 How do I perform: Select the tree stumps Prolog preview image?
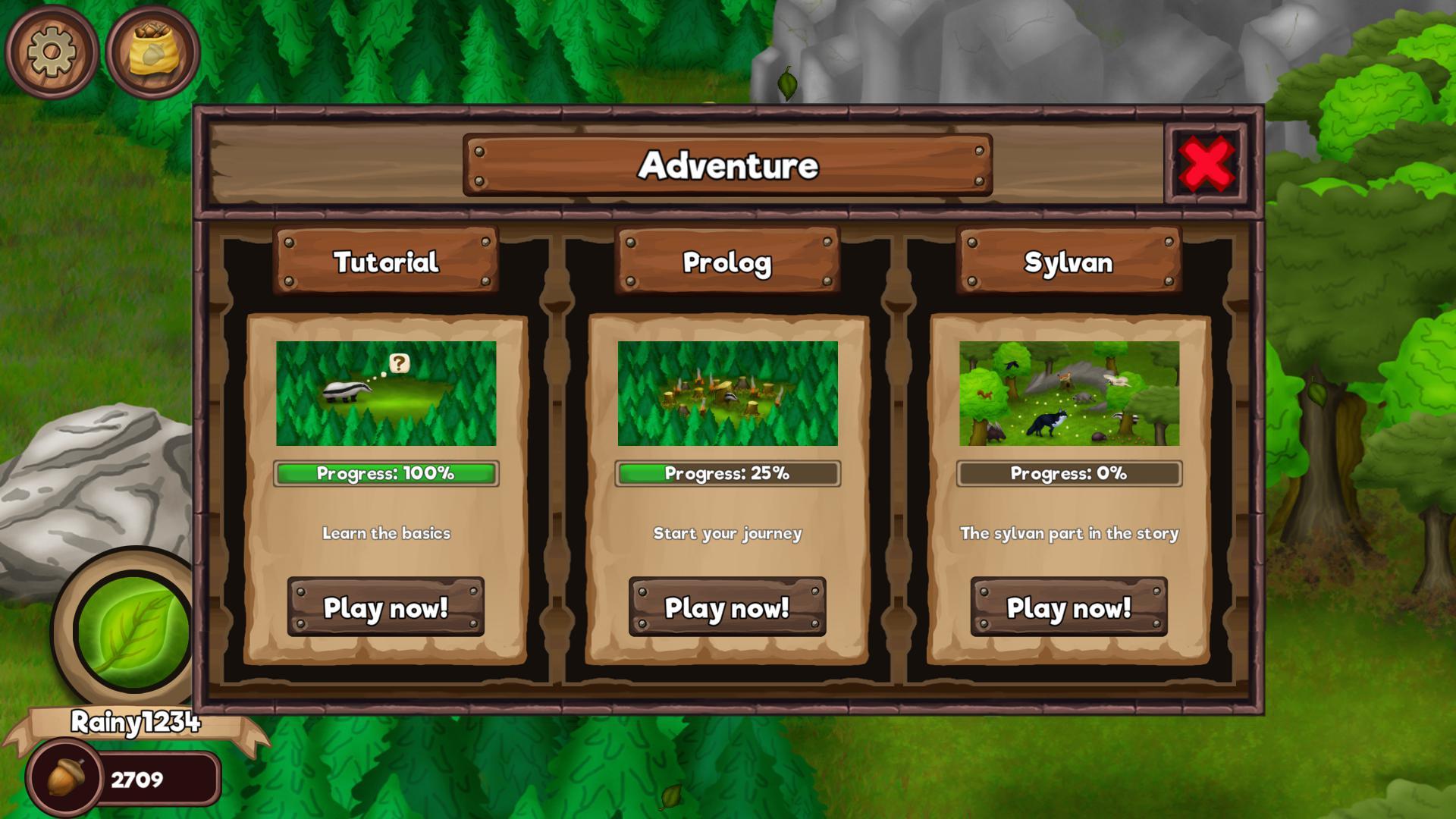click(x=728, y=394)
